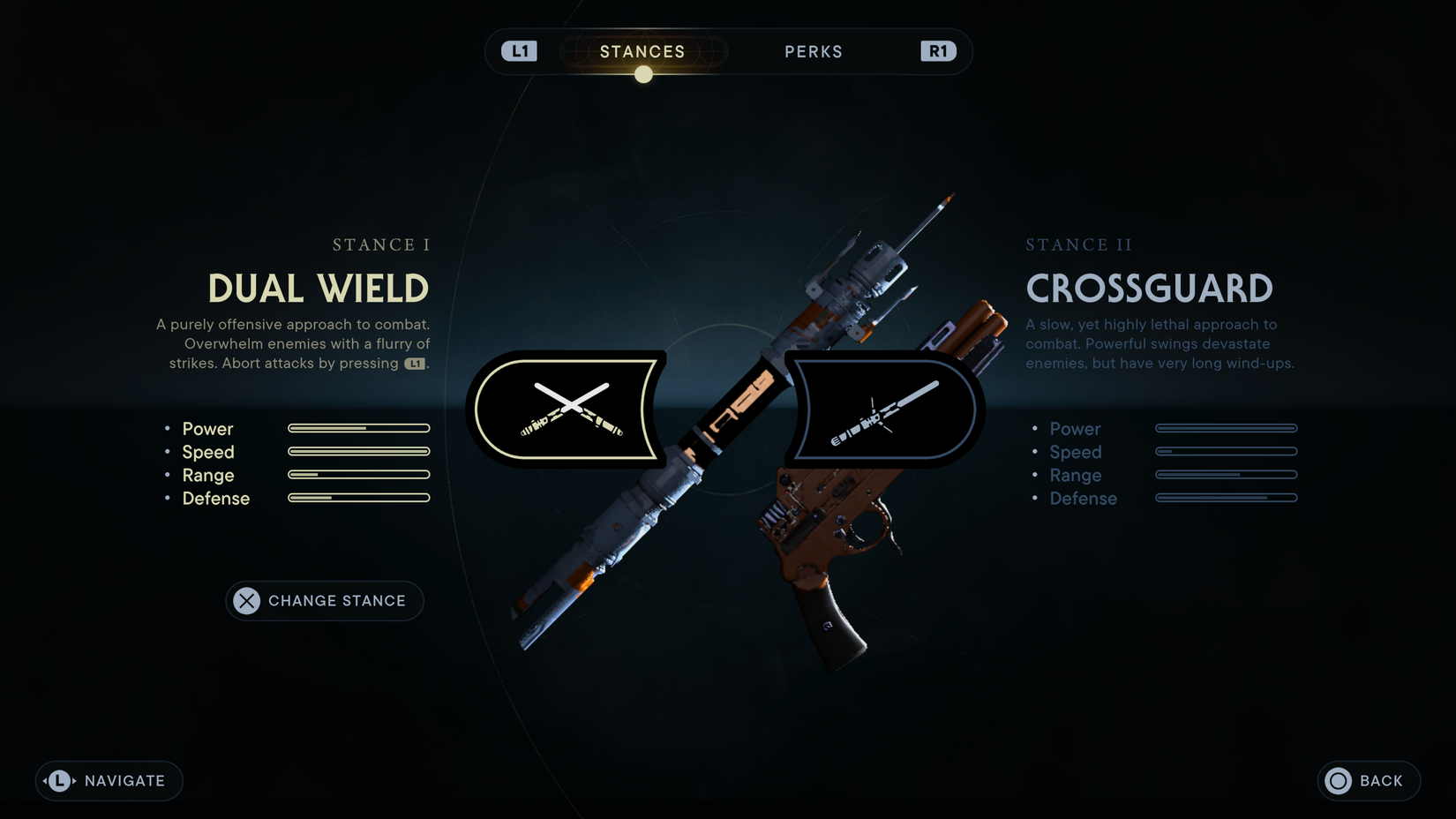Click the left-stick Navigate icon

(x=57, y=780)
